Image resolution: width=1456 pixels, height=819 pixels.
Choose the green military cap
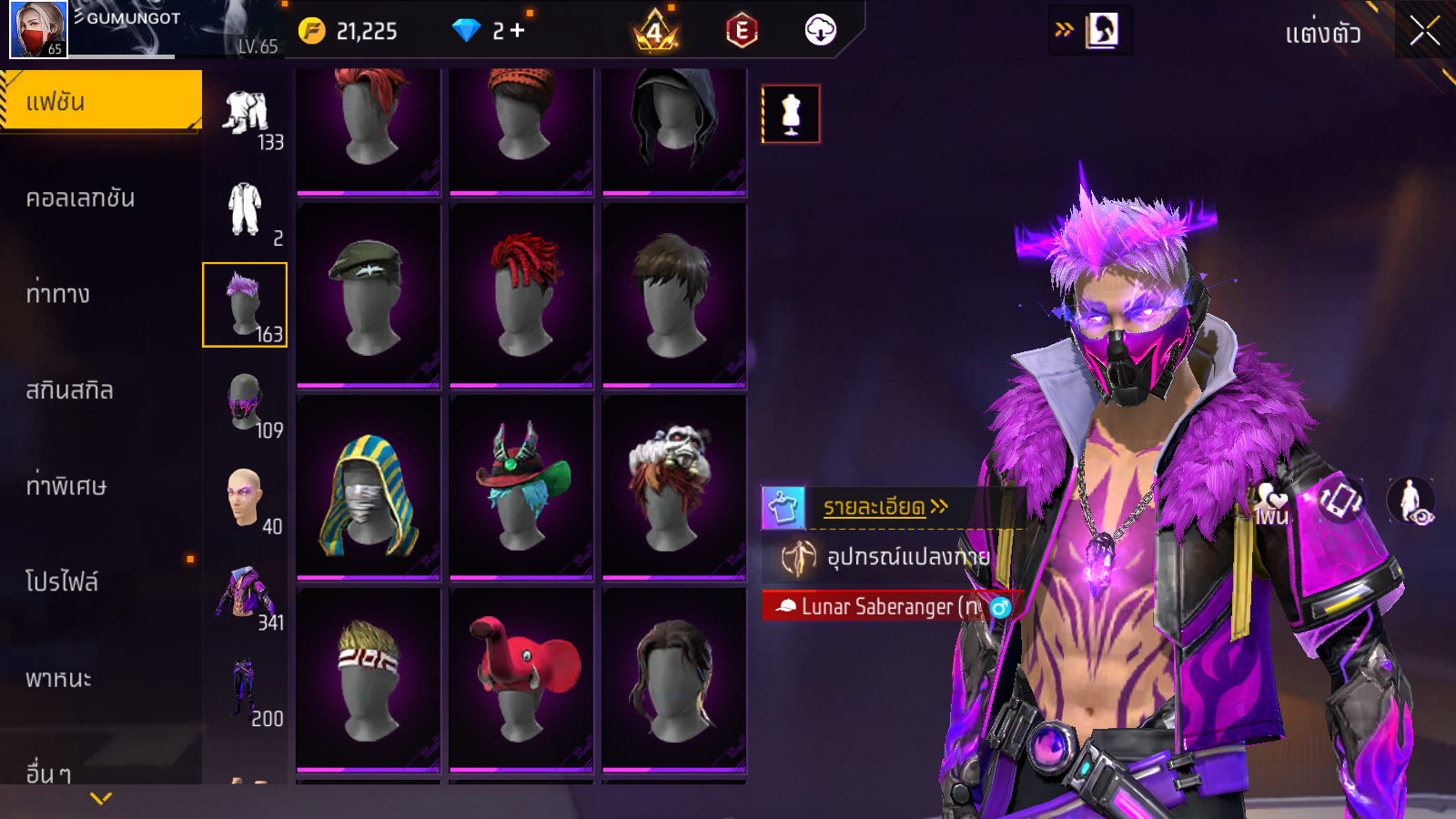tap(369, 295)
